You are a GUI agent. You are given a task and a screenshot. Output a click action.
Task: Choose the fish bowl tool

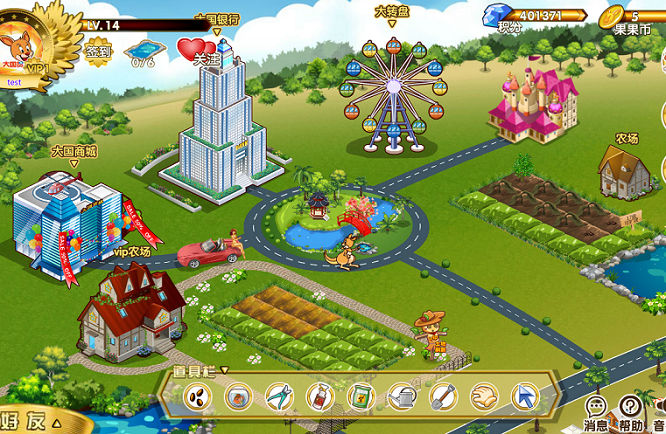(x=238, y=398)
